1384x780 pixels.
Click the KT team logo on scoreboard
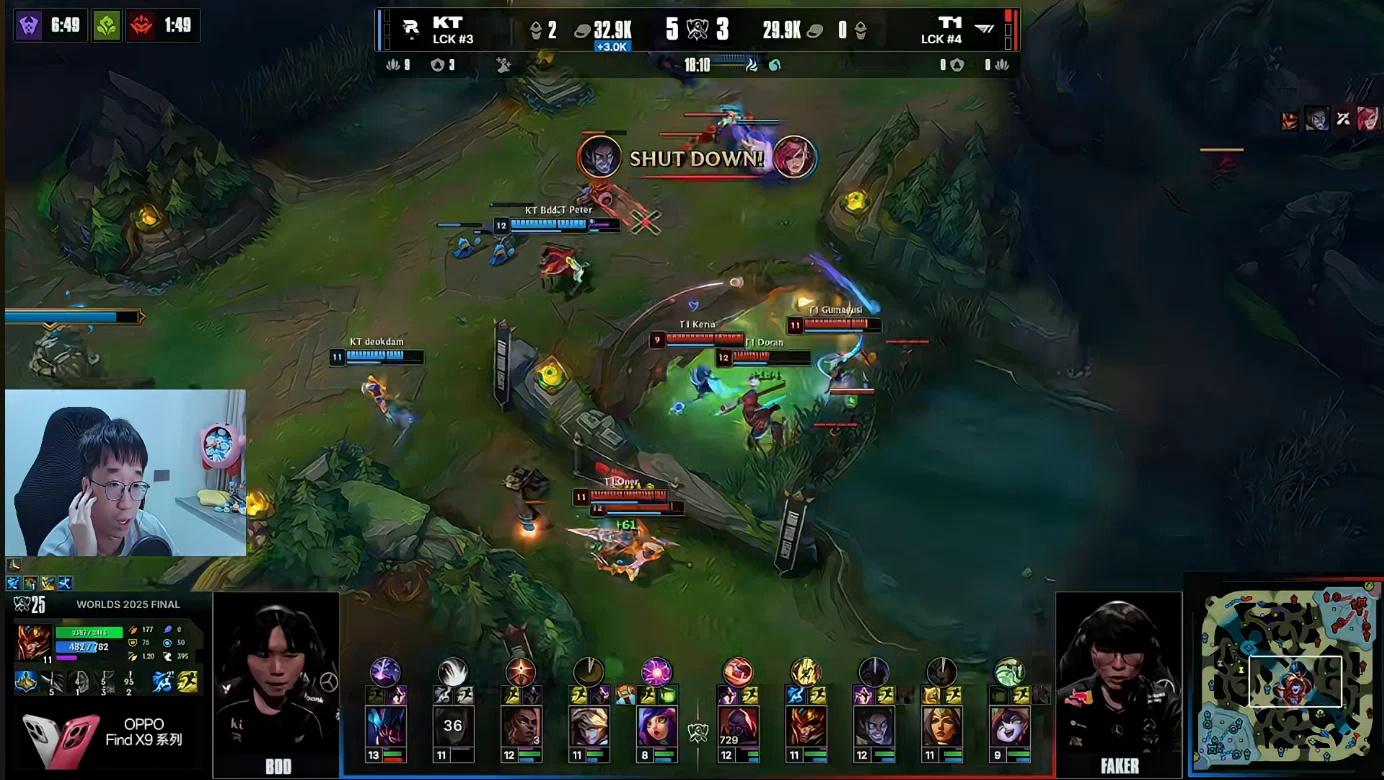point(411,30)
